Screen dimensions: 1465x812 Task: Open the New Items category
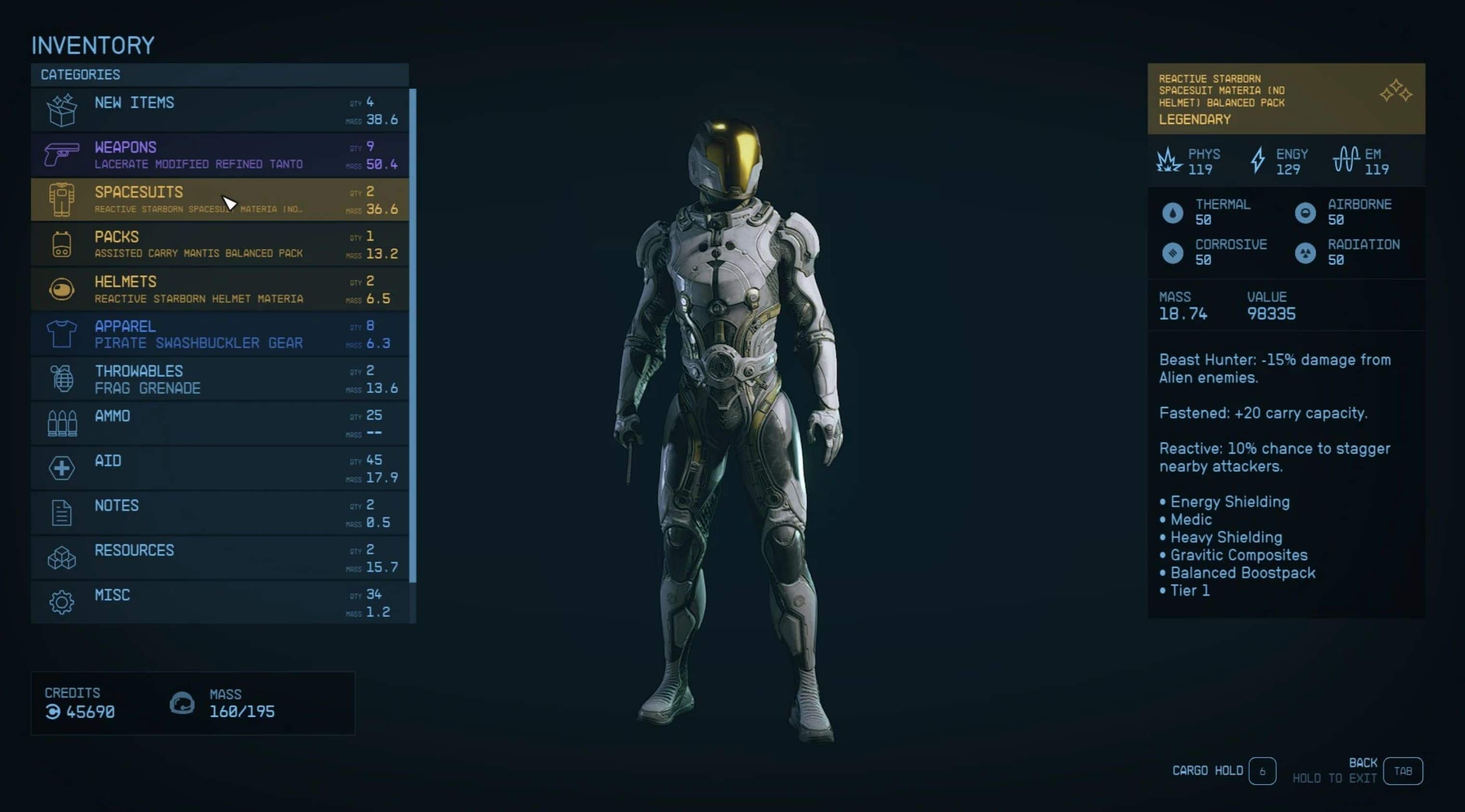[x=220, y=110]
